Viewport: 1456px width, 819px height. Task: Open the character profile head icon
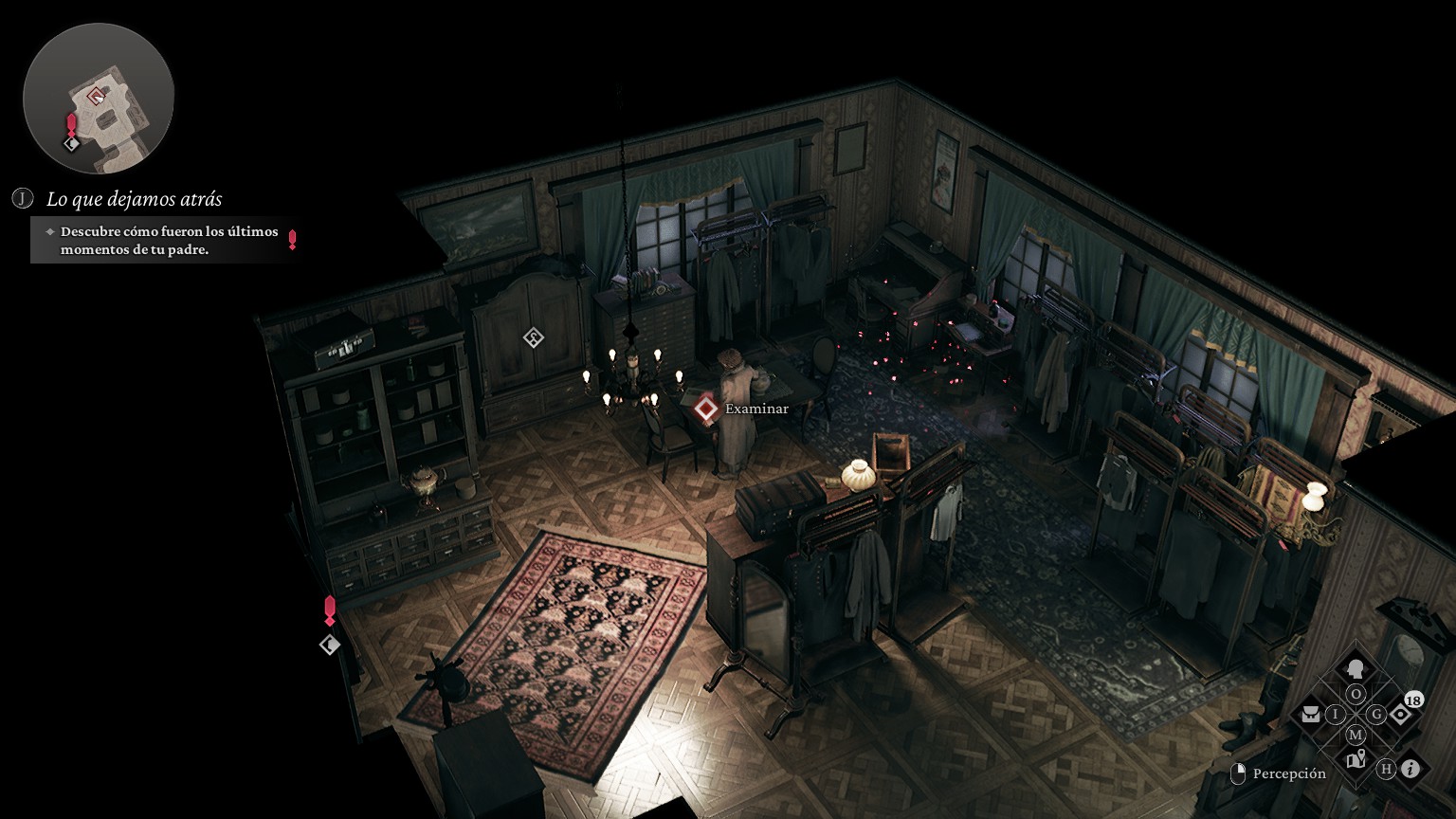(1356, 668)
